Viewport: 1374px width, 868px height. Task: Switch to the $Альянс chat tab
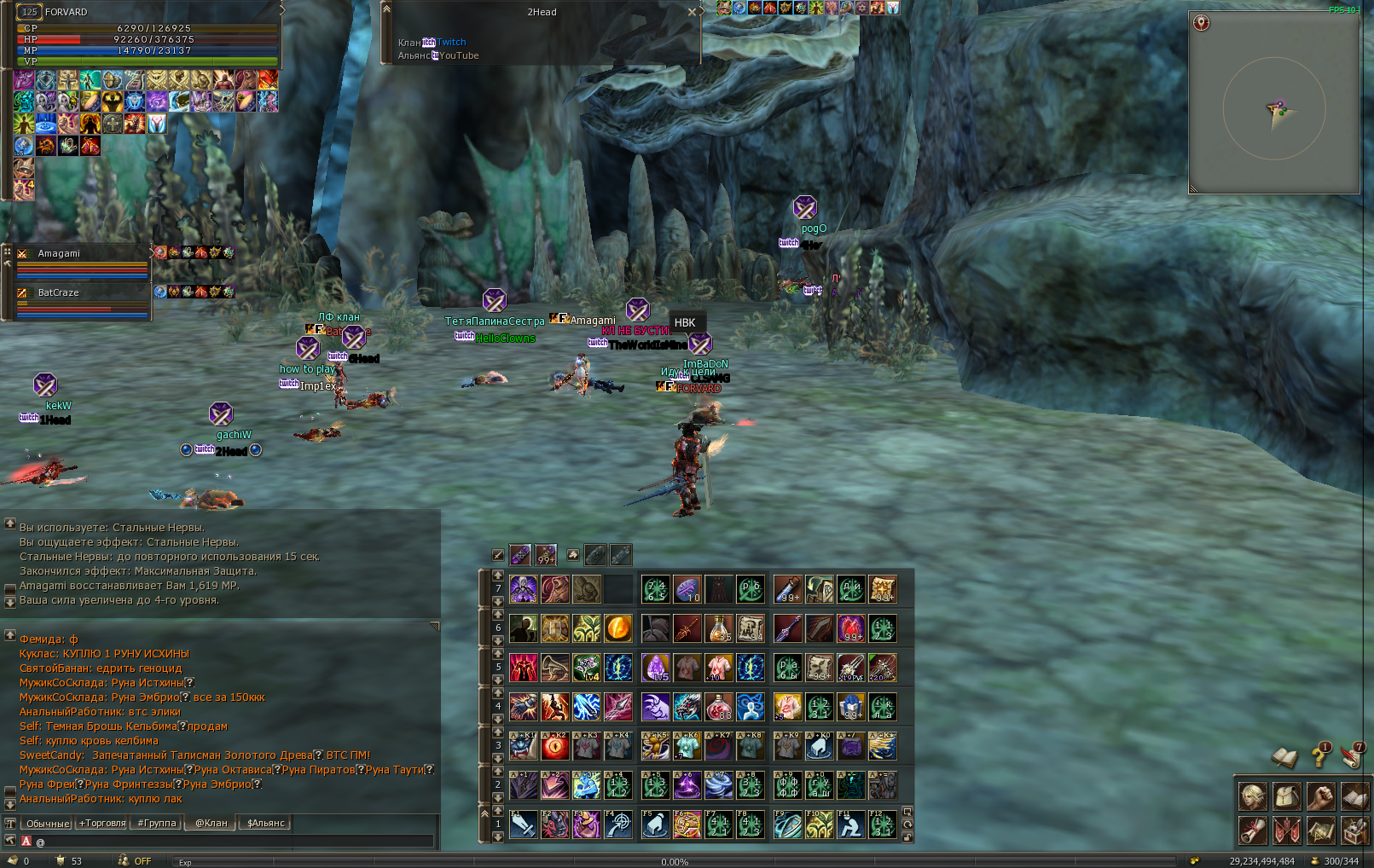pyautogui.click(x=265, y=823)
